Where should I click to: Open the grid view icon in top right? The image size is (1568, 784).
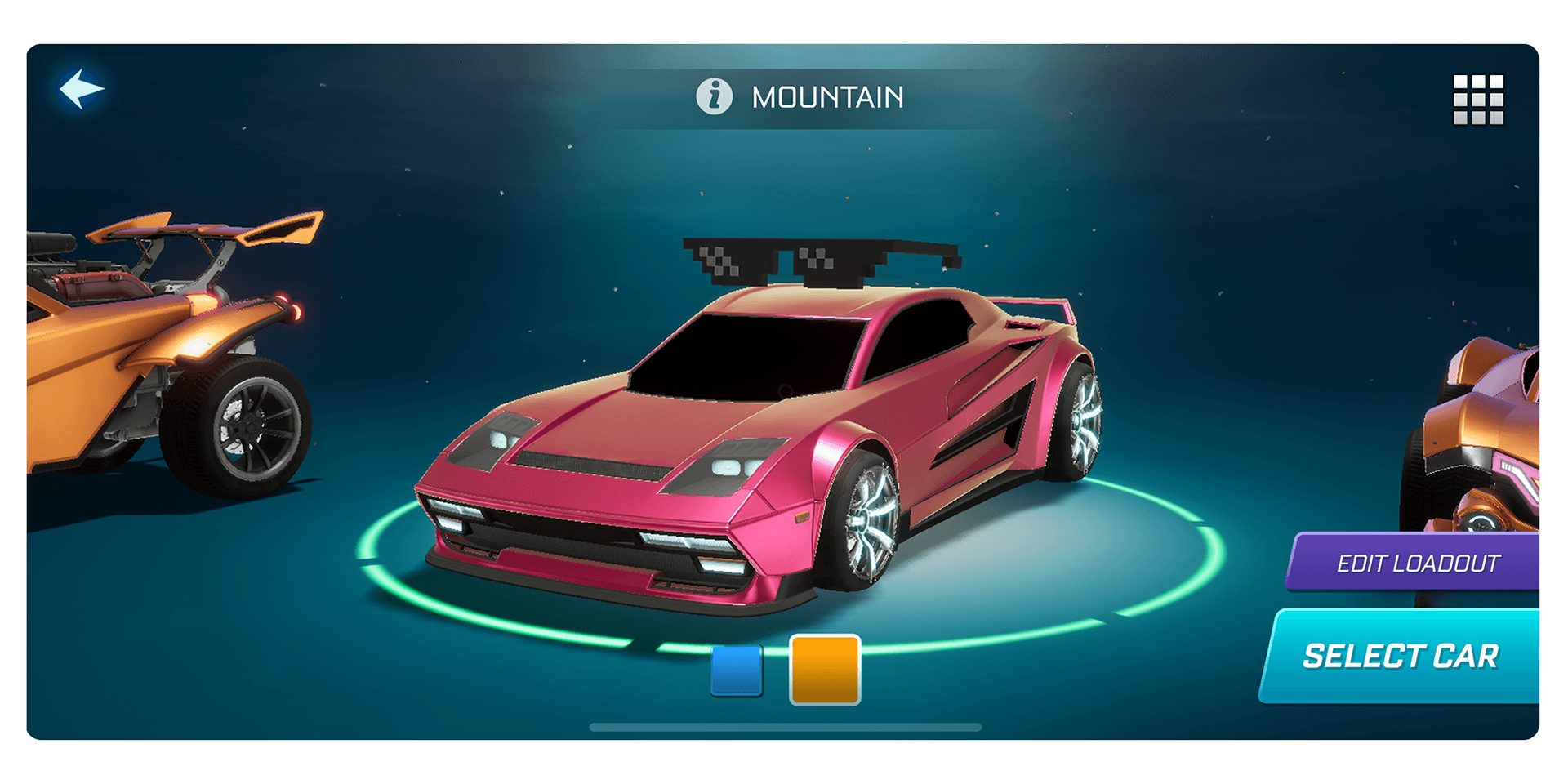coord(1481,98)
